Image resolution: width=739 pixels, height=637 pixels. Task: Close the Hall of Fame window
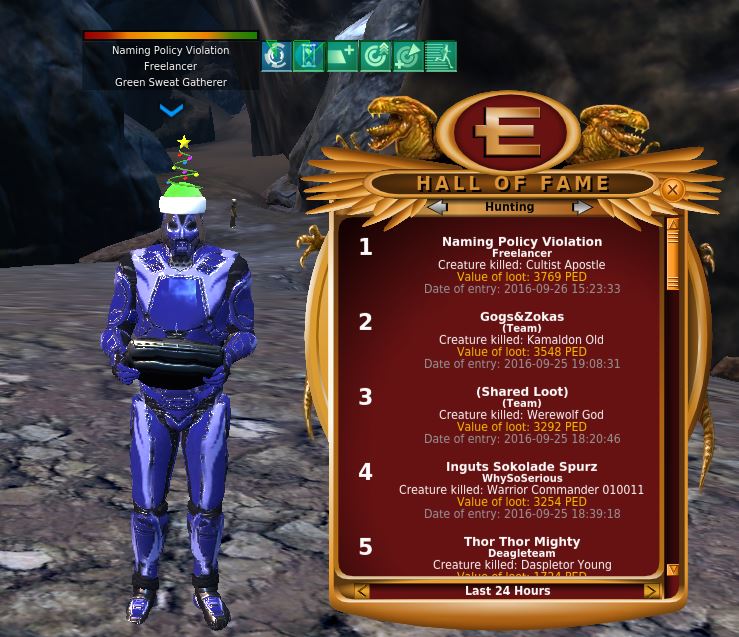672,189
